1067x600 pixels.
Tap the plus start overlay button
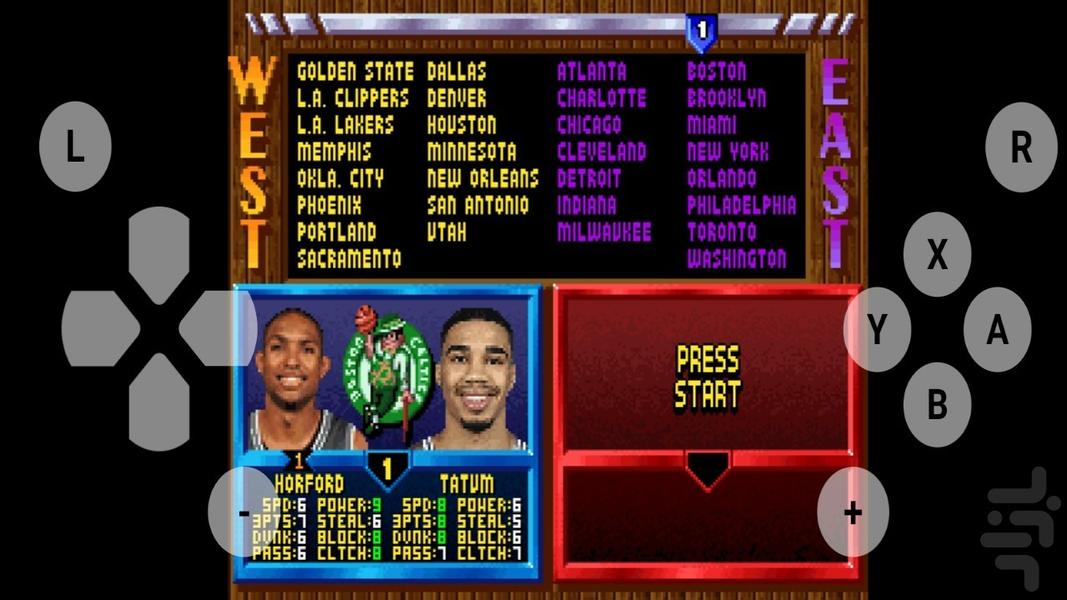coord(852,512)
